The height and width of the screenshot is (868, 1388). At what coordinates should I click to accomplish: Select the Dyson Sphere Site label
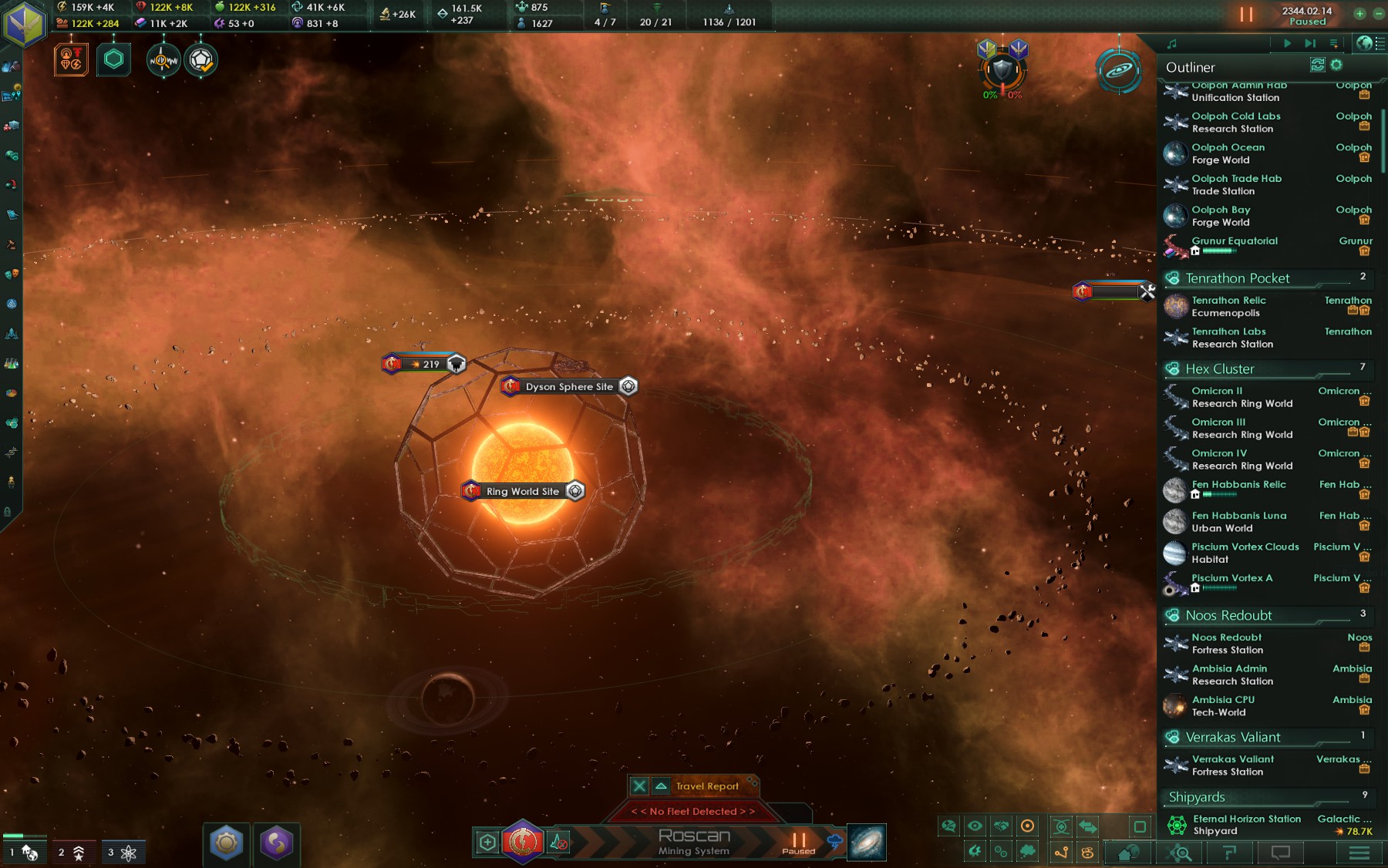(569, 386)
